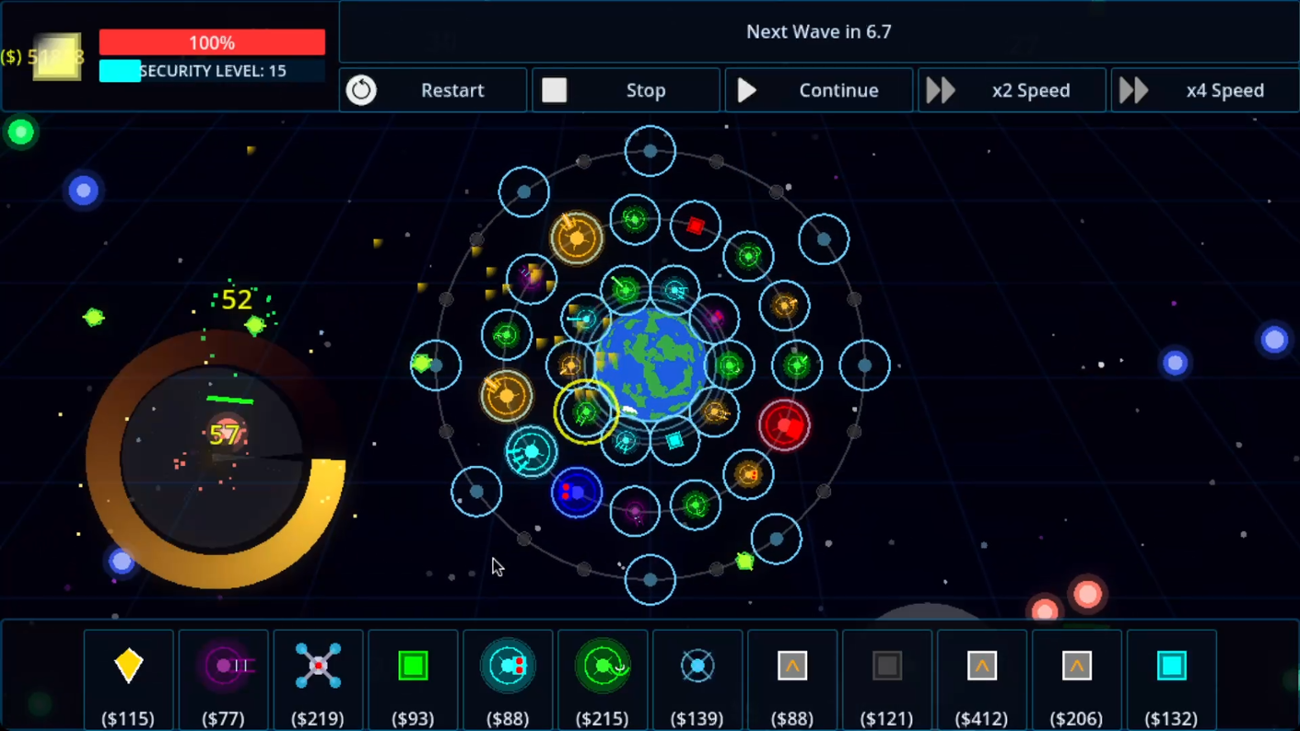
Task: Select the gray chevron upgrade costing $88
Action: point(792,666)
